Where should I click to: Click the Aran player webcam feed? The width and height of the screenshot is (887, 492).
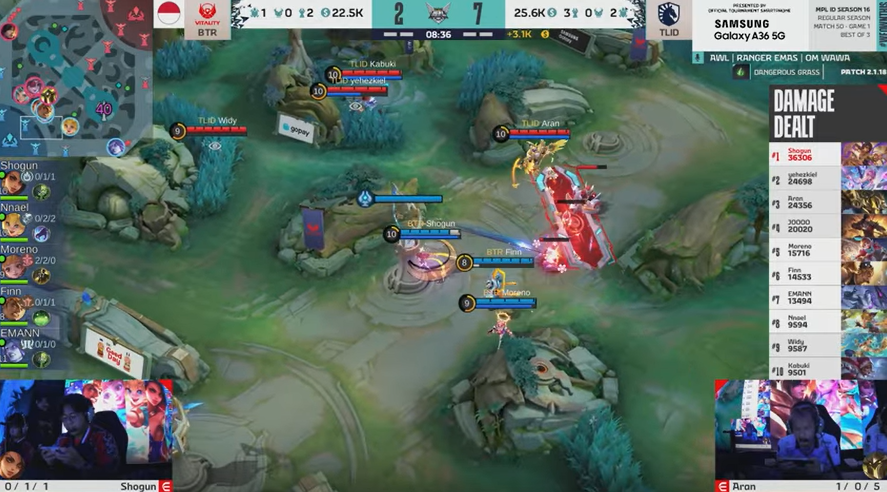click(x=800, y=428)
